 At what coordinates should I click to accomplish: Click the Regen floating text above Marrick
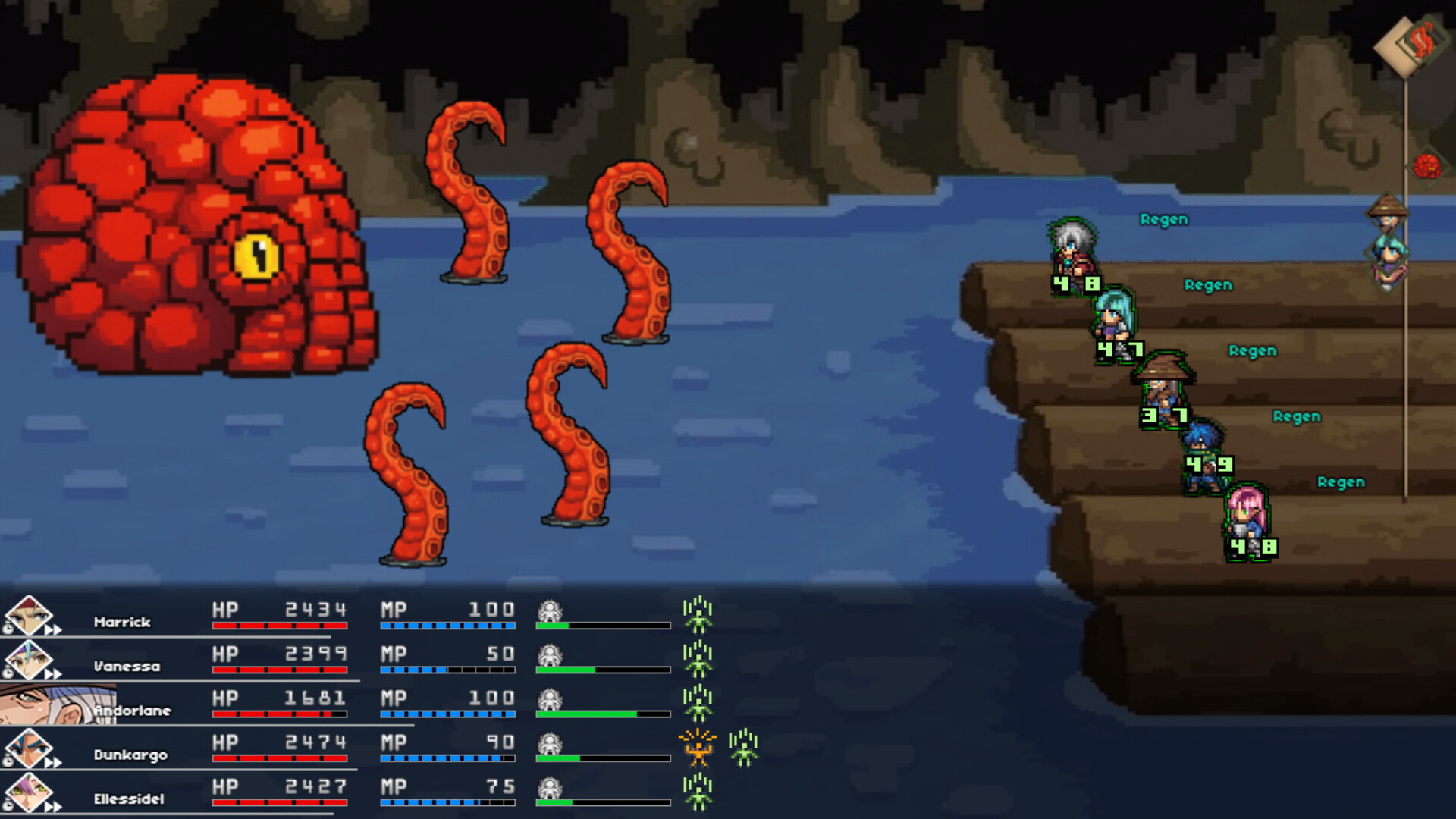[1165, 220]
